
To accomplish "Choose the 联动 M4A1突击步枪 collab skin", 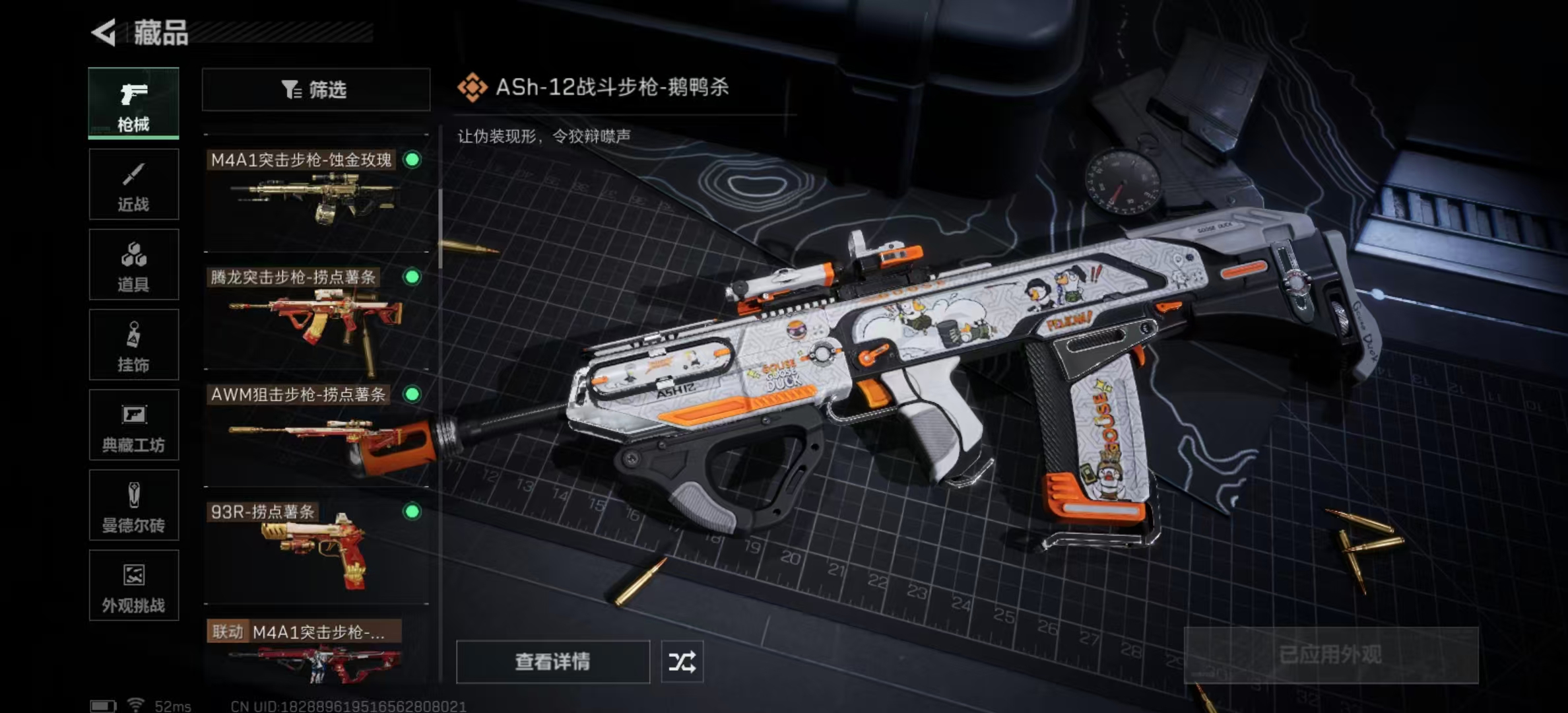I will point(315,650).
